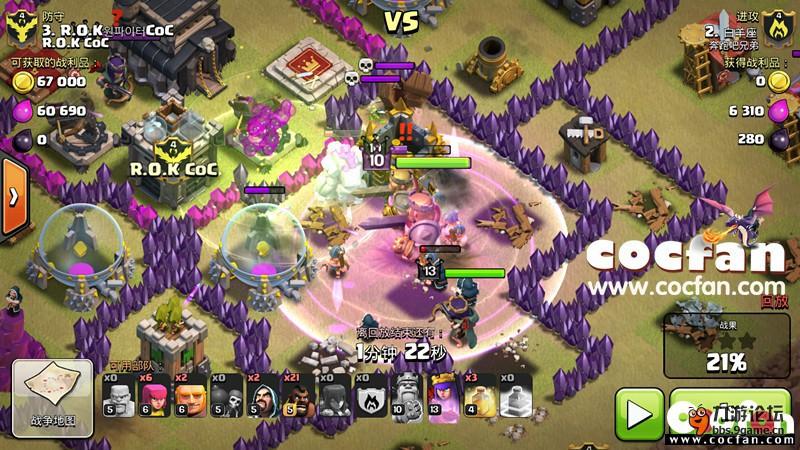Choose the pink-haired Archer troop slot
The width and height of the screenshot is (800, 450).
click(x=153, y=396)
